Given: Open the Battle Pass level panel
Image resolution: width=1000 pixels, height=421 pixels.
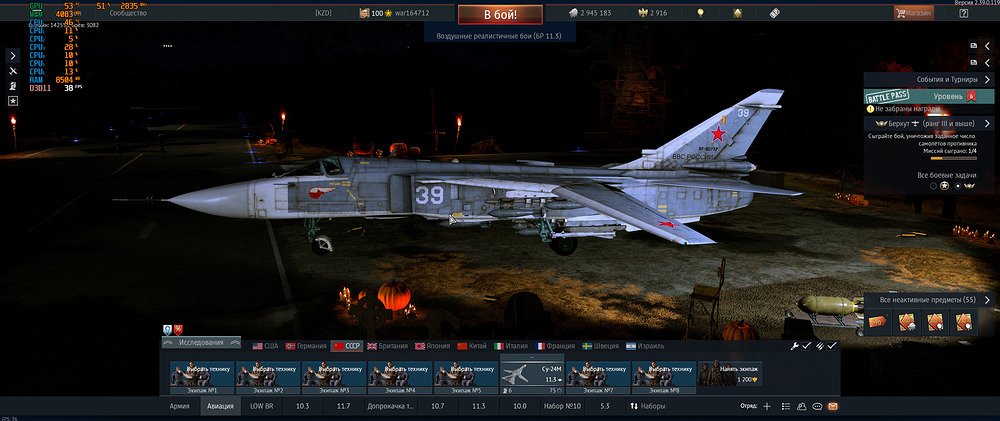Looking at the screenshot, I should click(930, 96).
